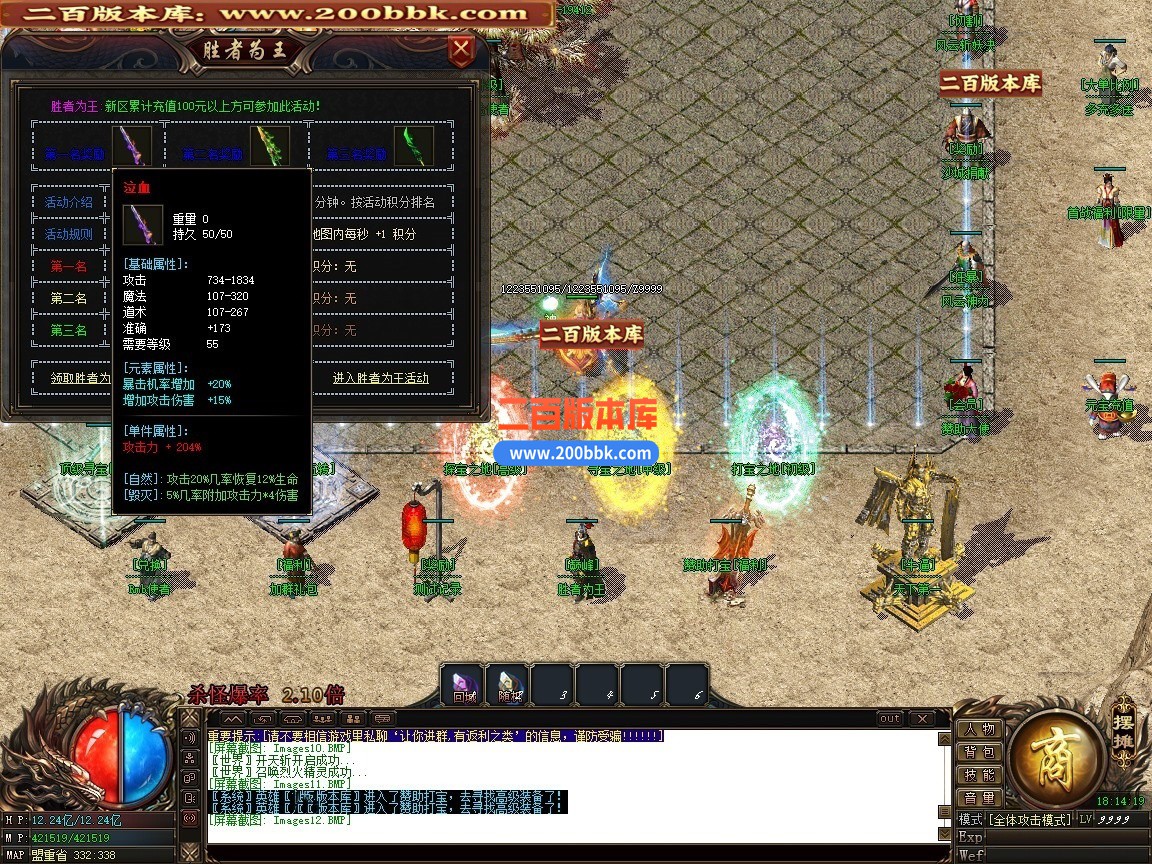Use the 随机 teleport scroll hotbar slot
Screen dimensions: 1152x864
(508, 686)
